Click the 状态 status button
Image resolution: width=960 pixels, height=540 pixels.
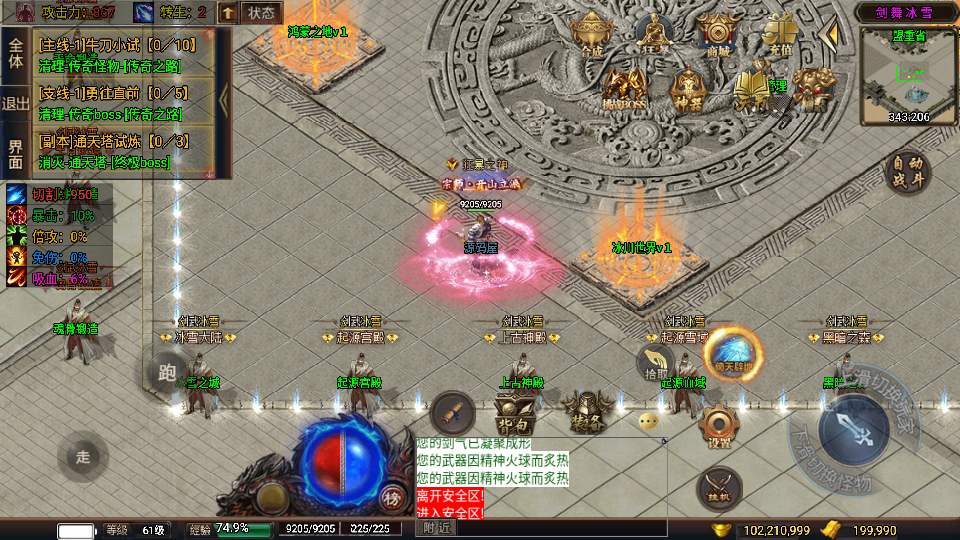[x=261, y=13]
